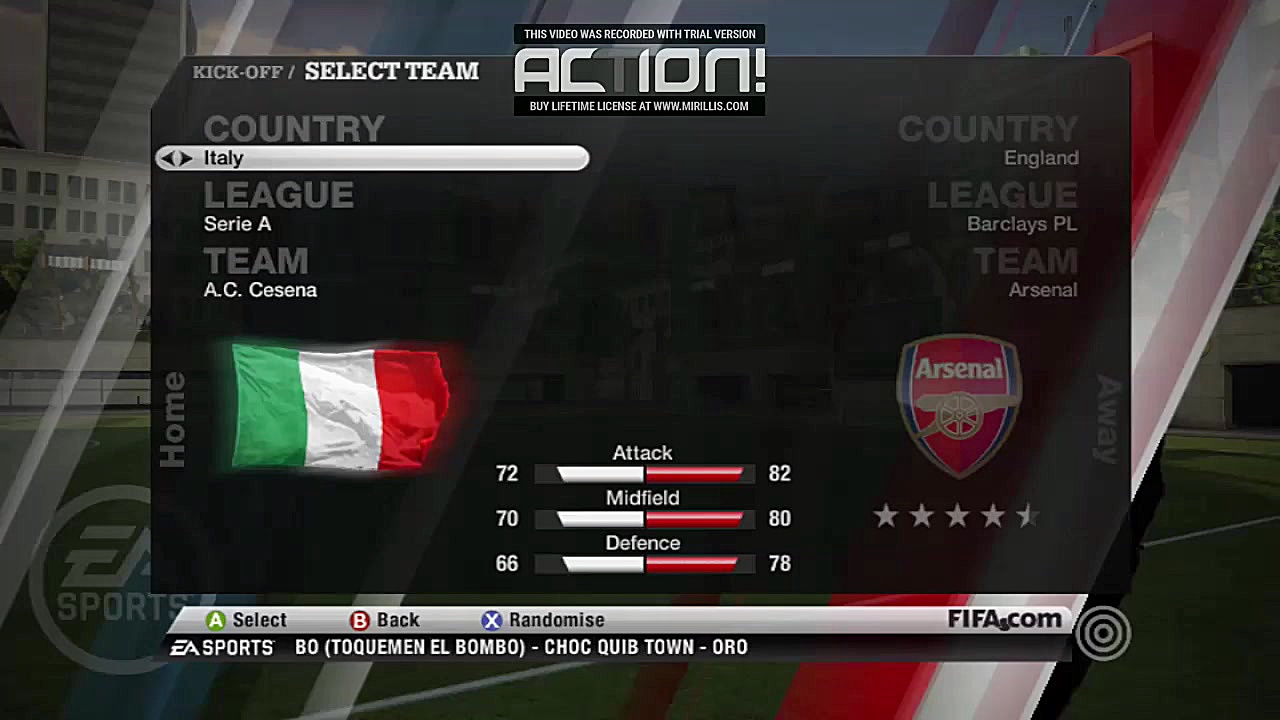This screenshot has width=1280, height=720.
Task: Click the right arrow on the country selector
Action: (183, 158)
